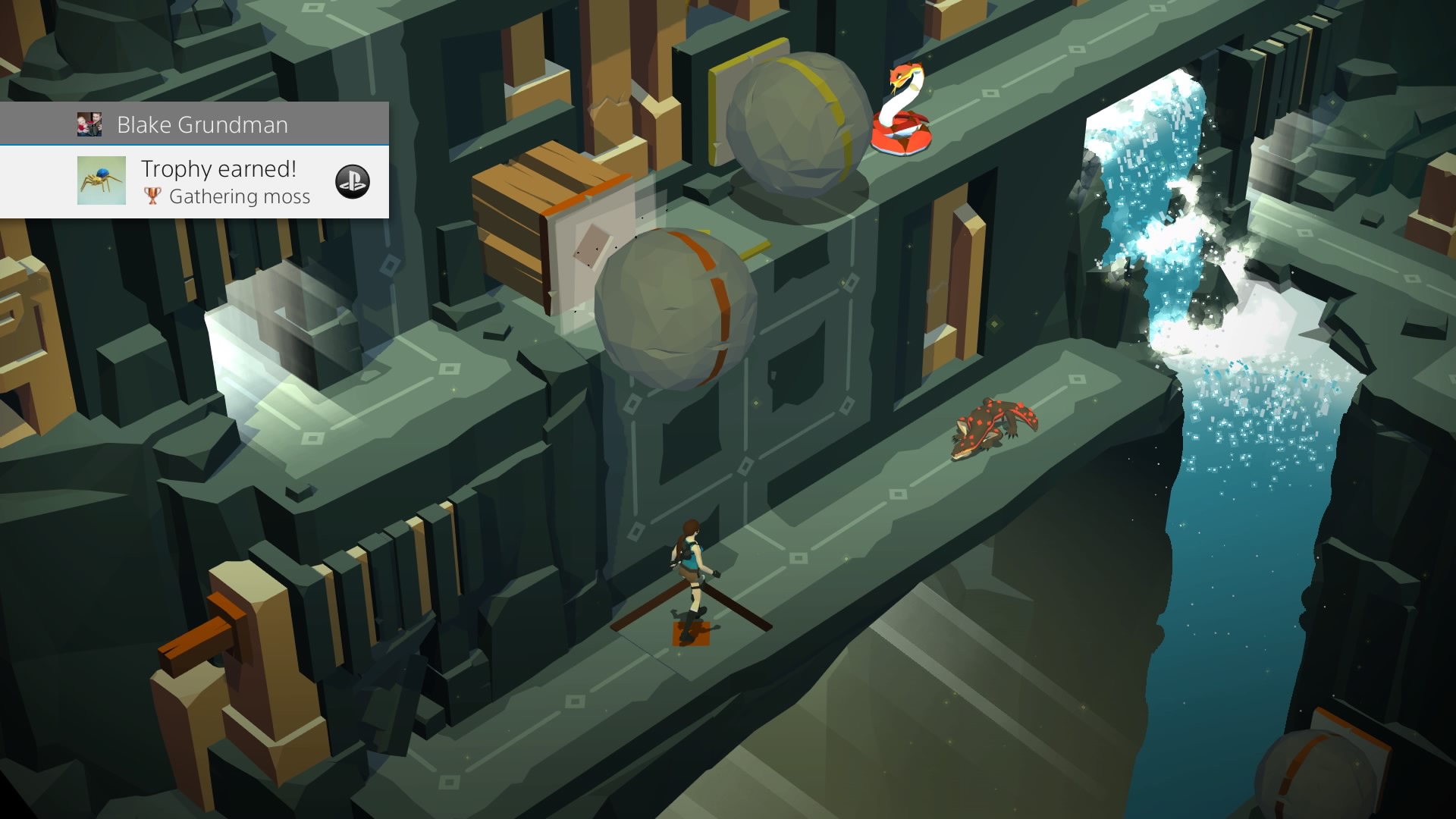Click the PlayStation logo icon
Screen dimensions: 1456x819
[x=353, y=181]
